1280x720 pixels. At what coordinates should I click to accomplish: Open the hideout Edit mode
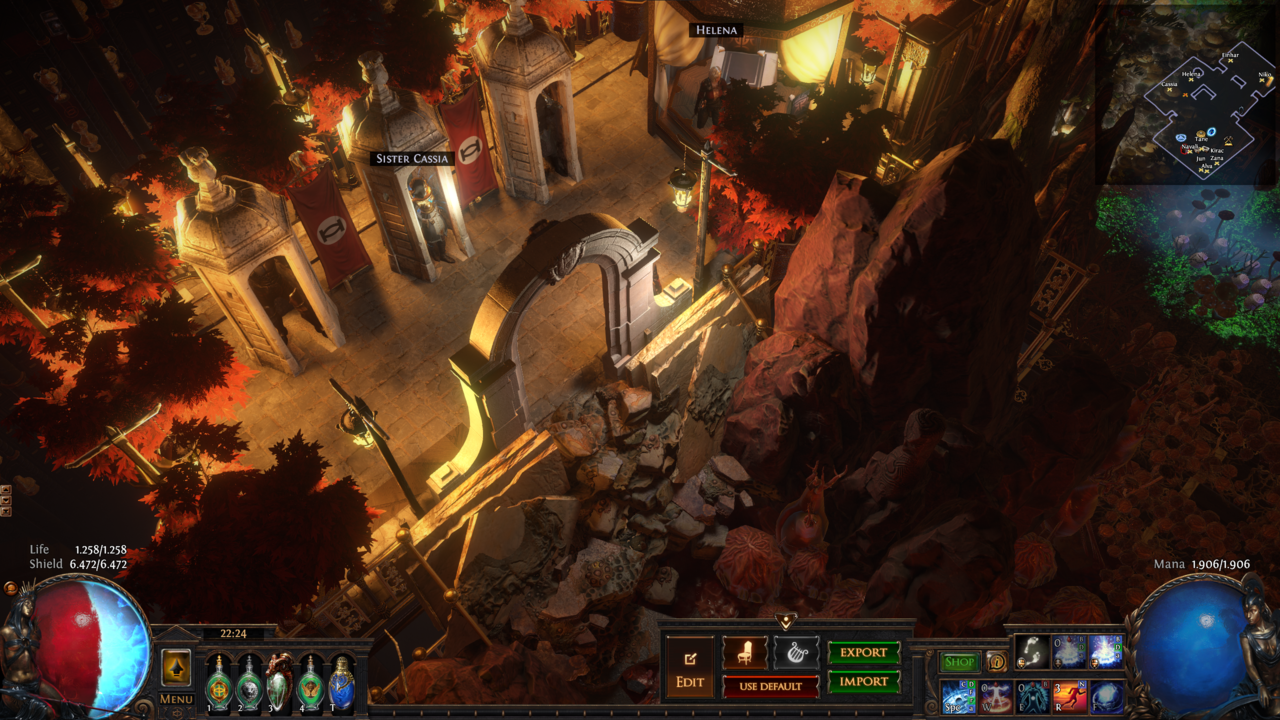(690, 668)
